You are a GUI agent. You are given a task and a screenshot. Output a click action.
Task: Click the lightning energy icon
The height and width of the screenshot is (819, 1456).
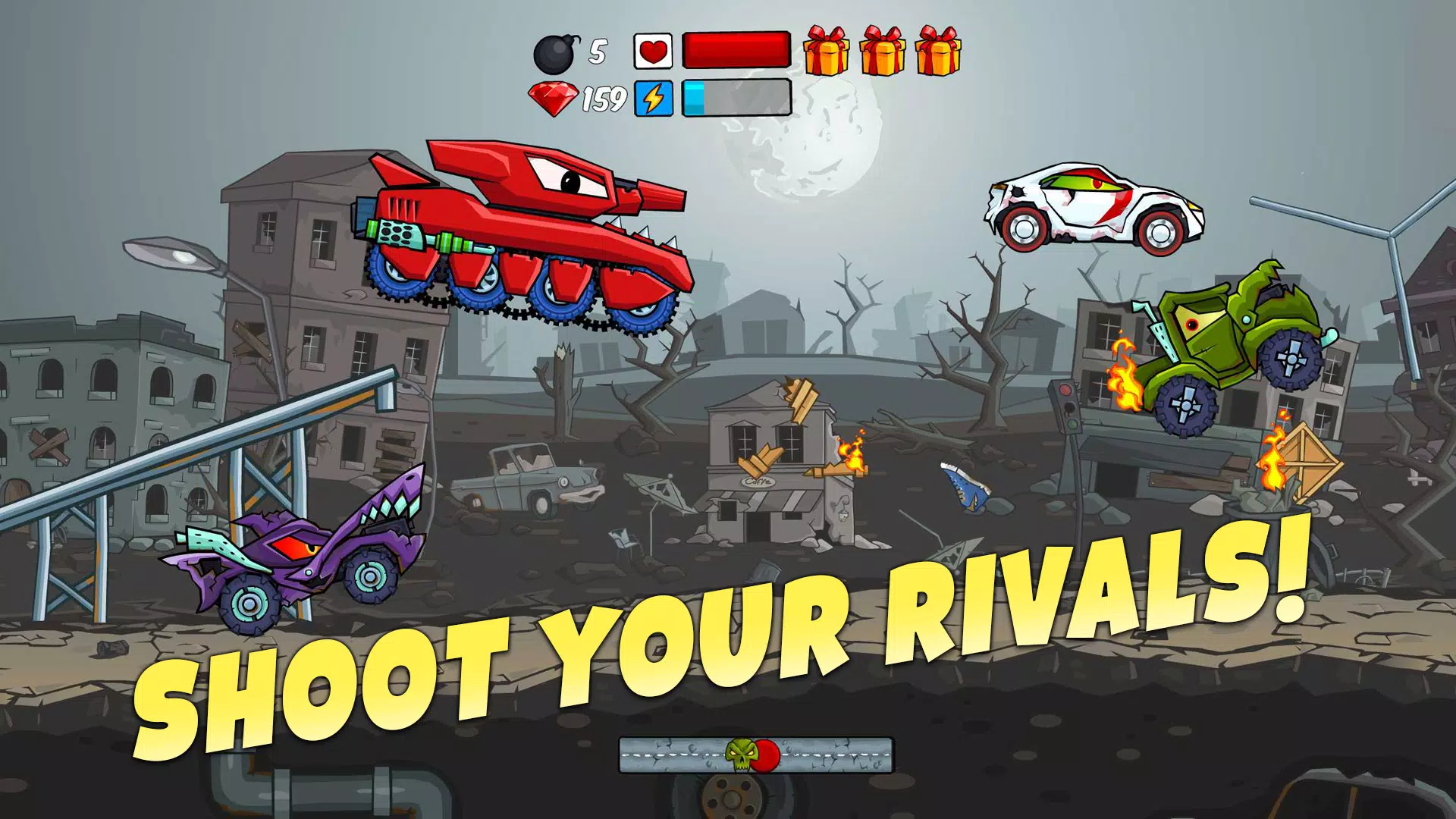(654, 97)
